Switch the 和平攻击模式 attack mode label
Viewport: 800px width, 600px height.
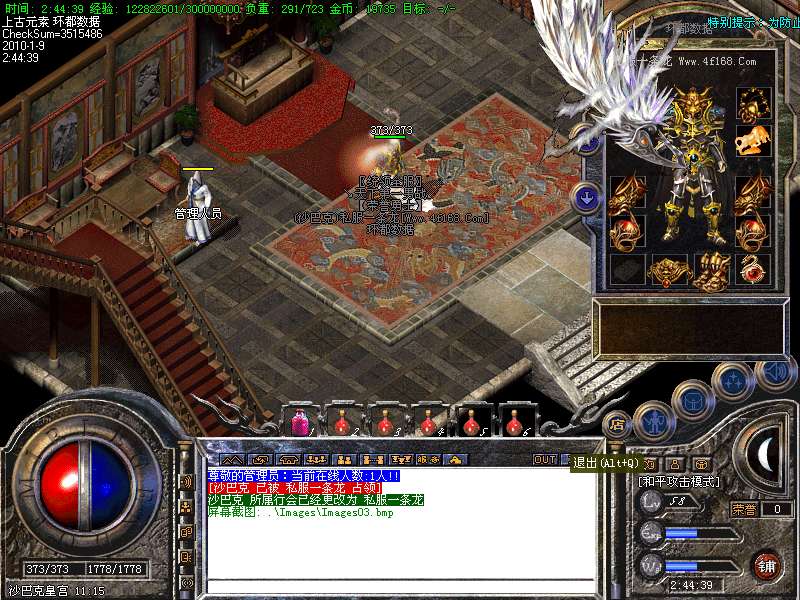pos(680,481)
